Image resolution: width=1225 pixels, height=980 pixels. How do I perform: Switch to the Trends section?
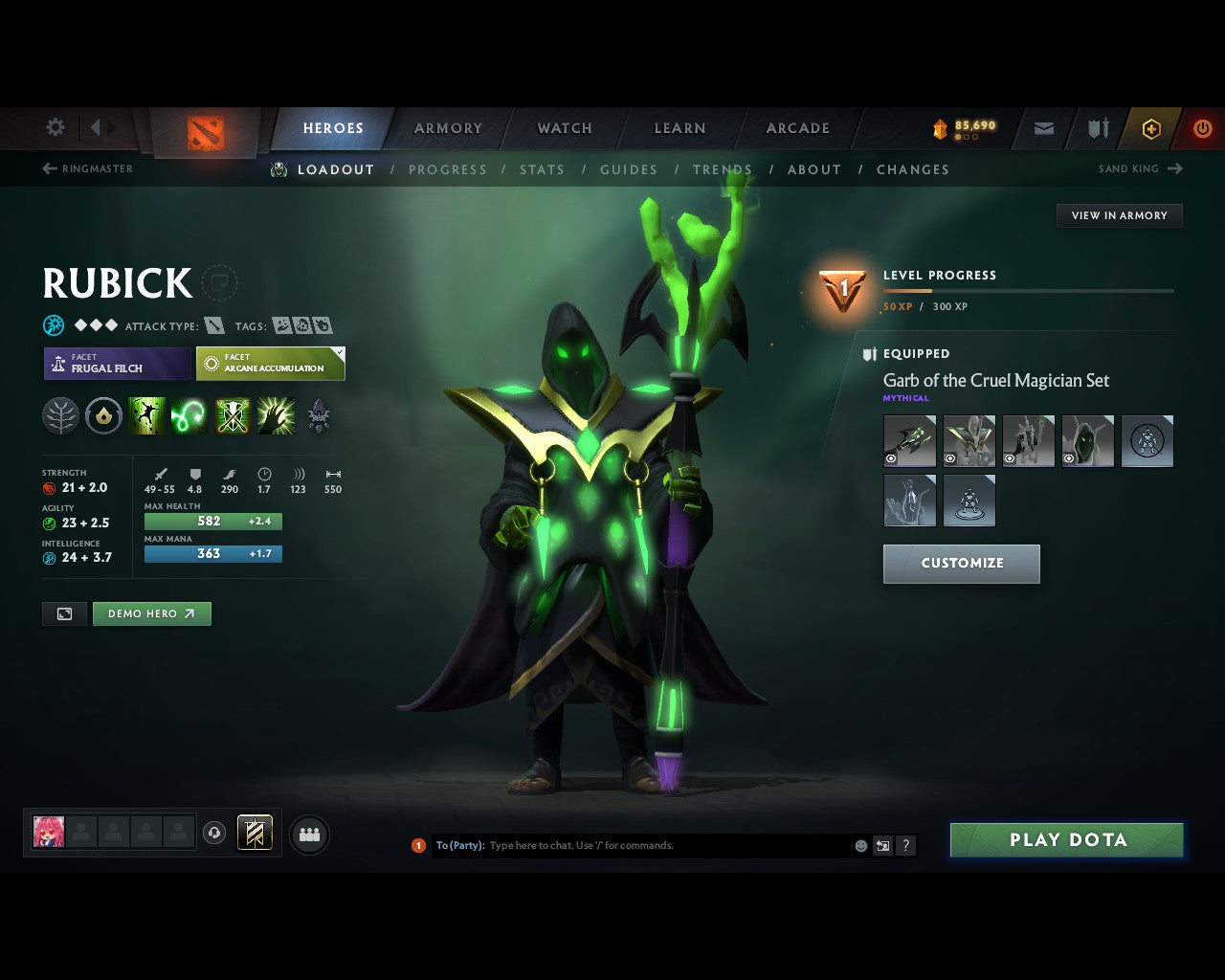tap(723, 169)
